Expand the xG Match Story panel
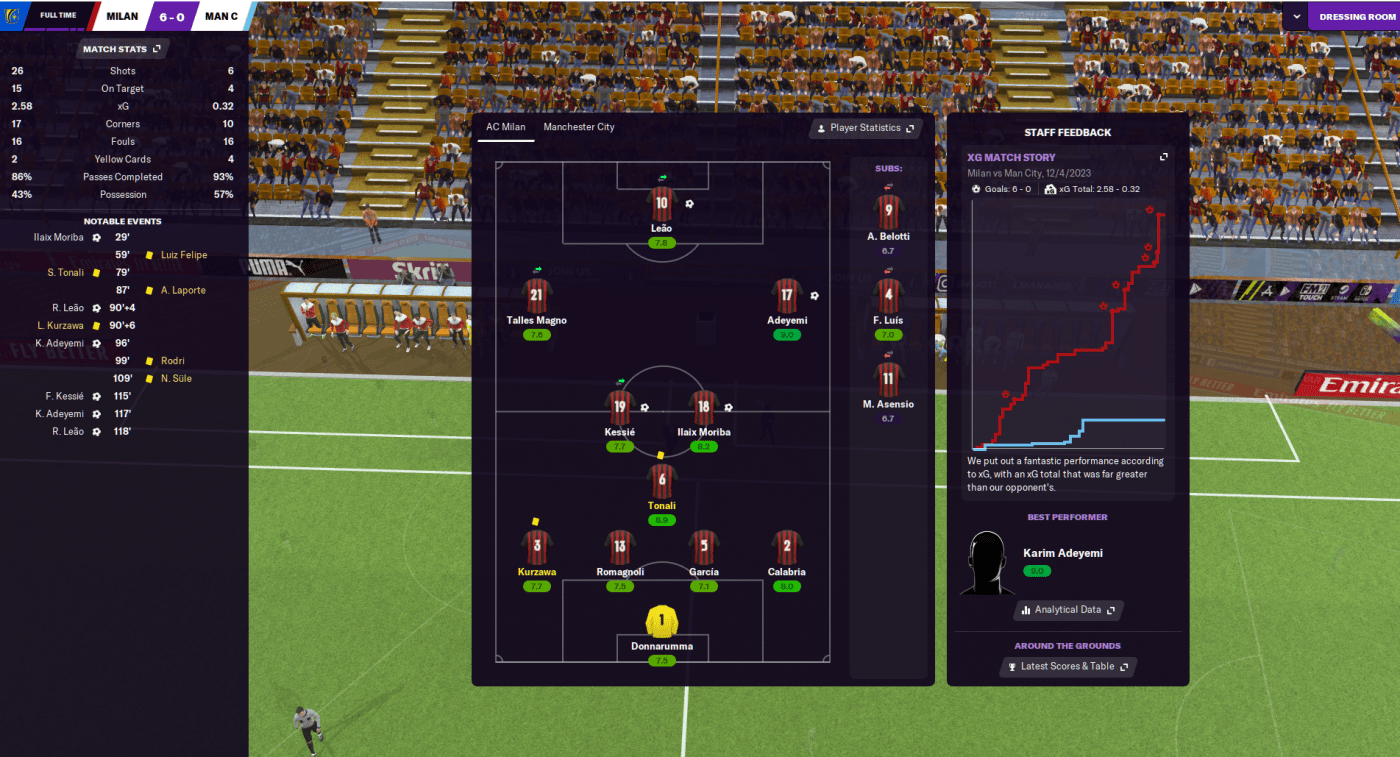The image size is (1400, 757). coord(1163,157)
